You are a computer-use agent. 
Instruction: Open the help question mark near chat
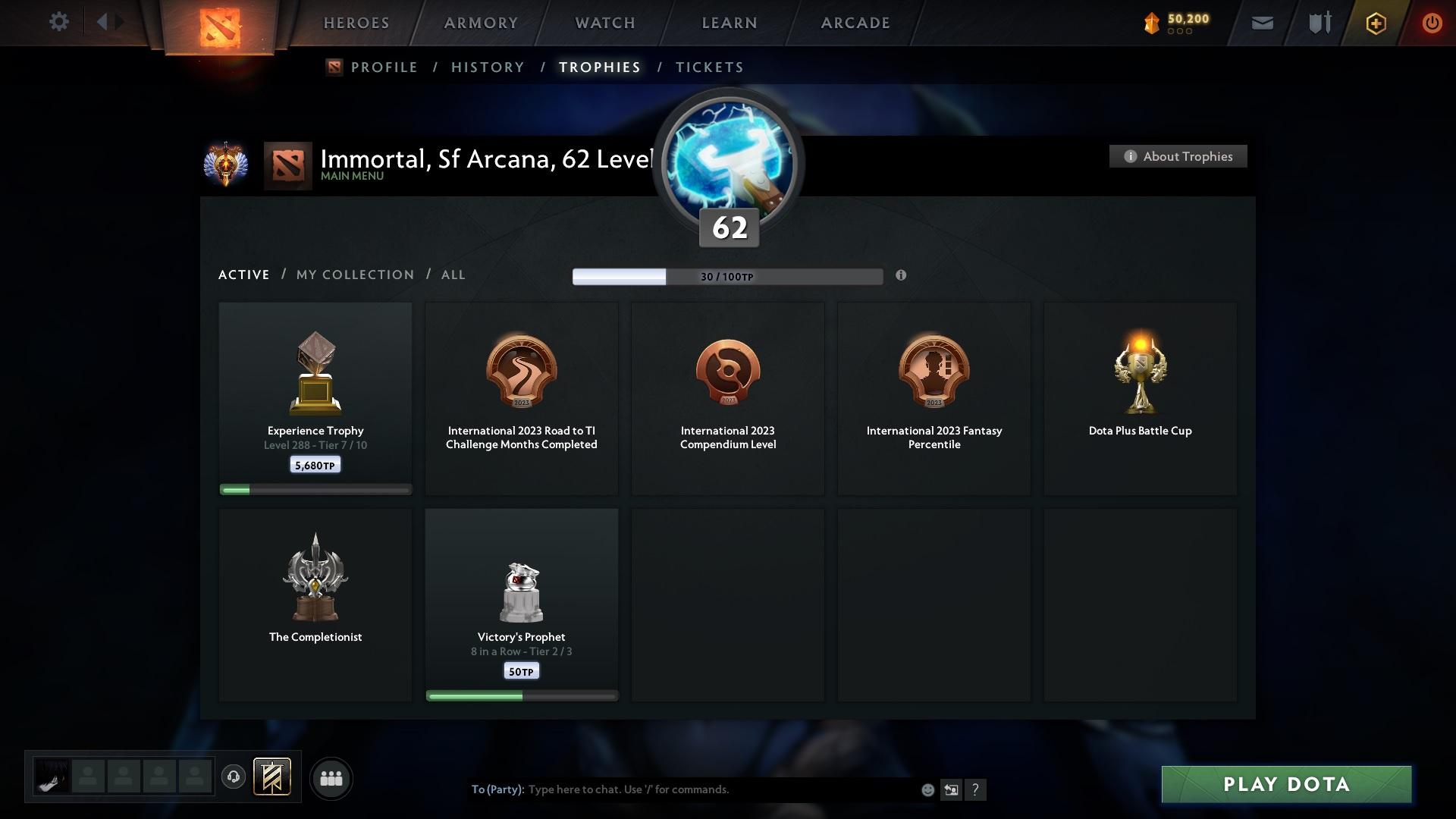[976, 789]
